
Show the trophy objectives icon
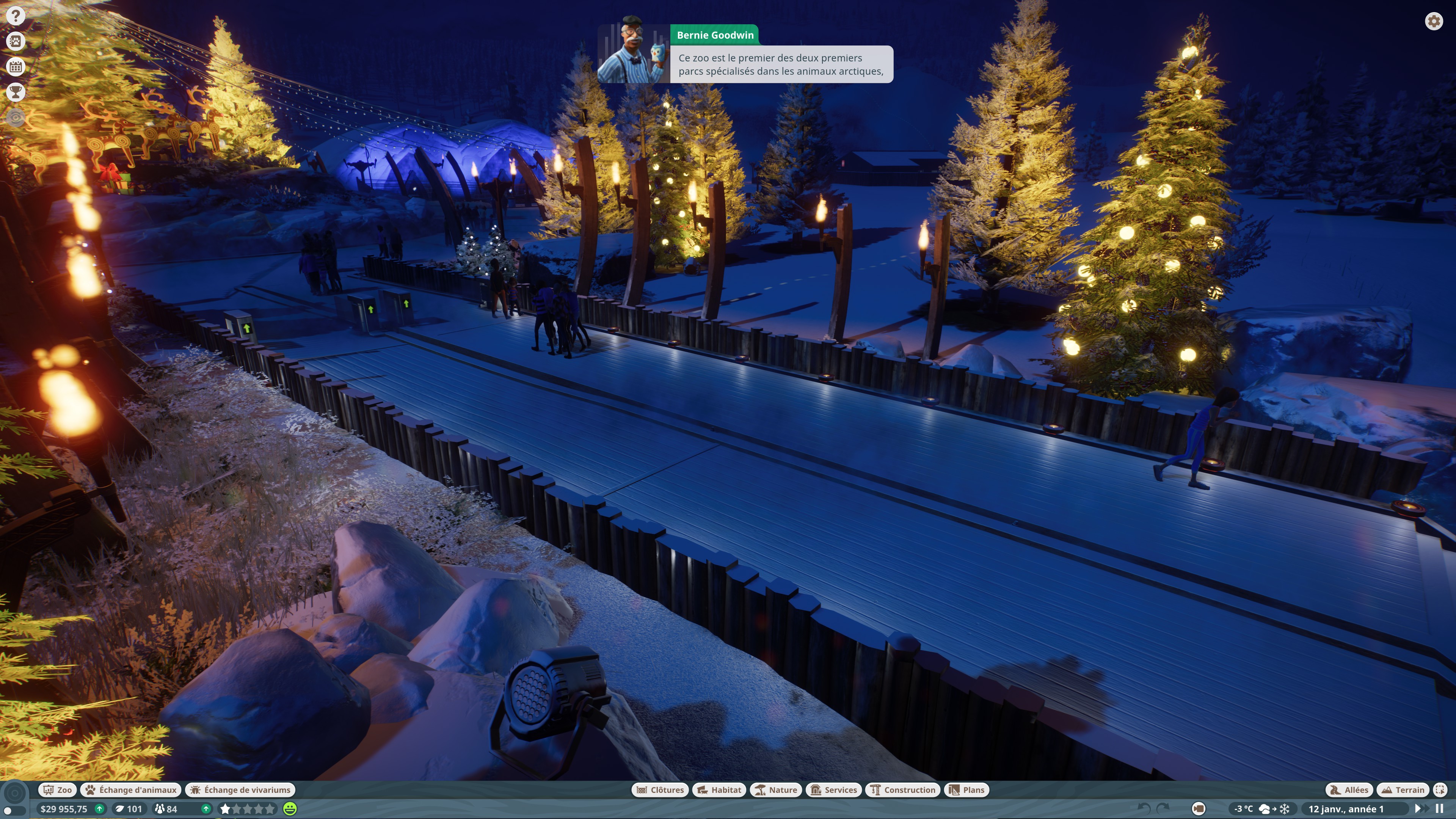[16, 91]
